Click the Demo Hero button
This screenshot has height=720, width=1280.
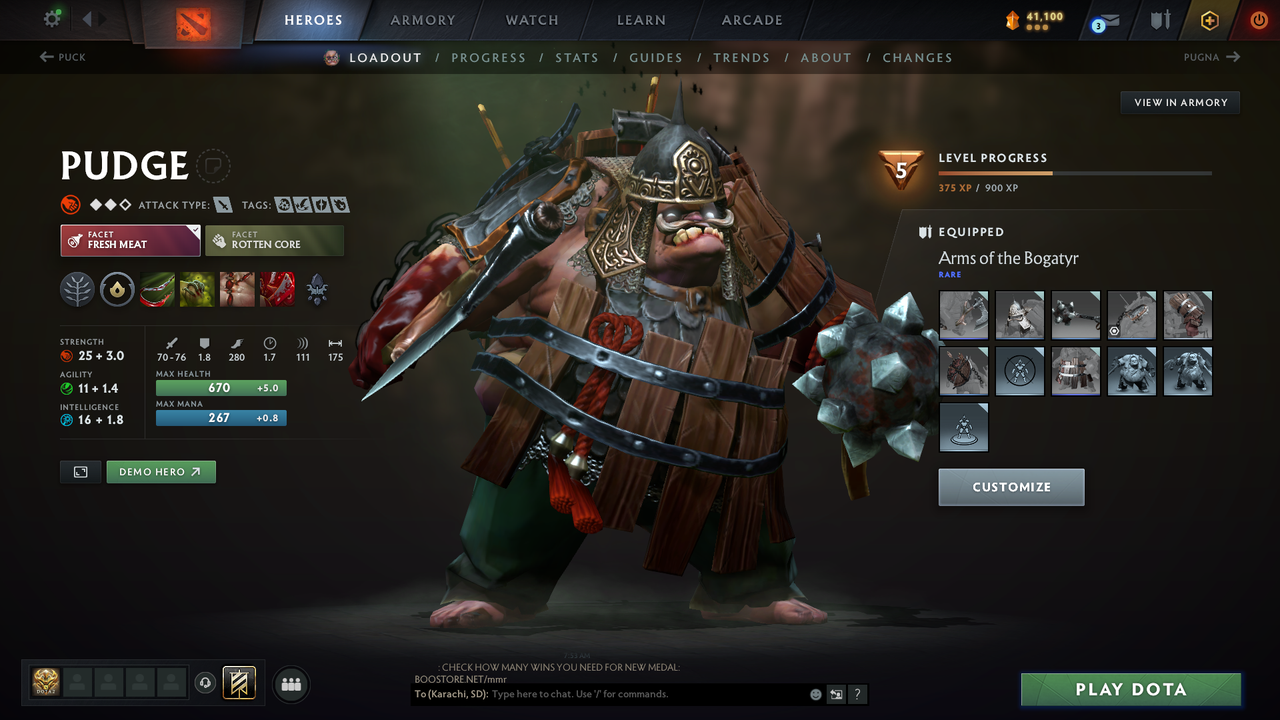(161, 471)
